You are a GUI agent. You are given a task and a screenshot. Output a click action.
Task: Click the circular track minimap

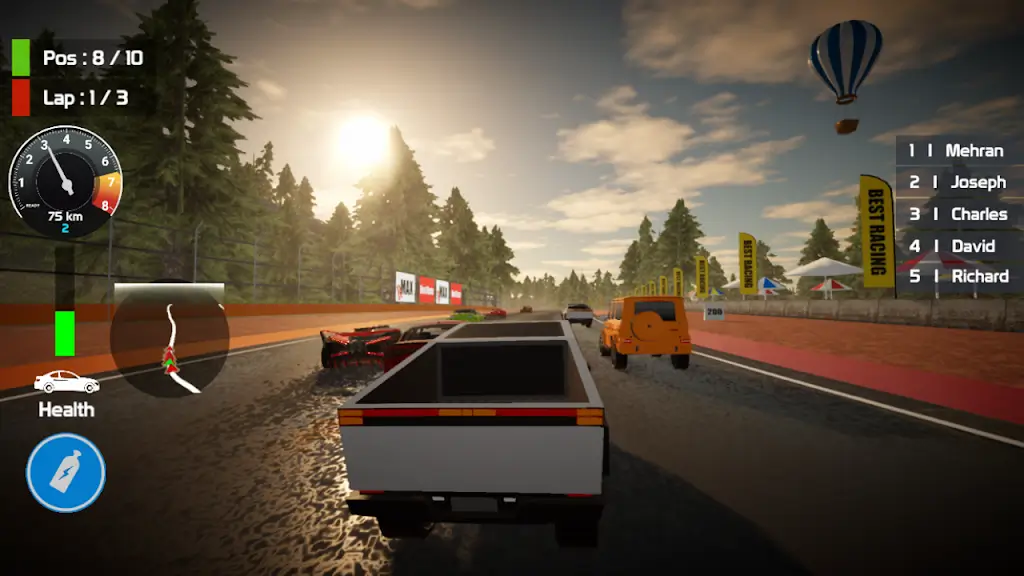(x=170, y=338)
